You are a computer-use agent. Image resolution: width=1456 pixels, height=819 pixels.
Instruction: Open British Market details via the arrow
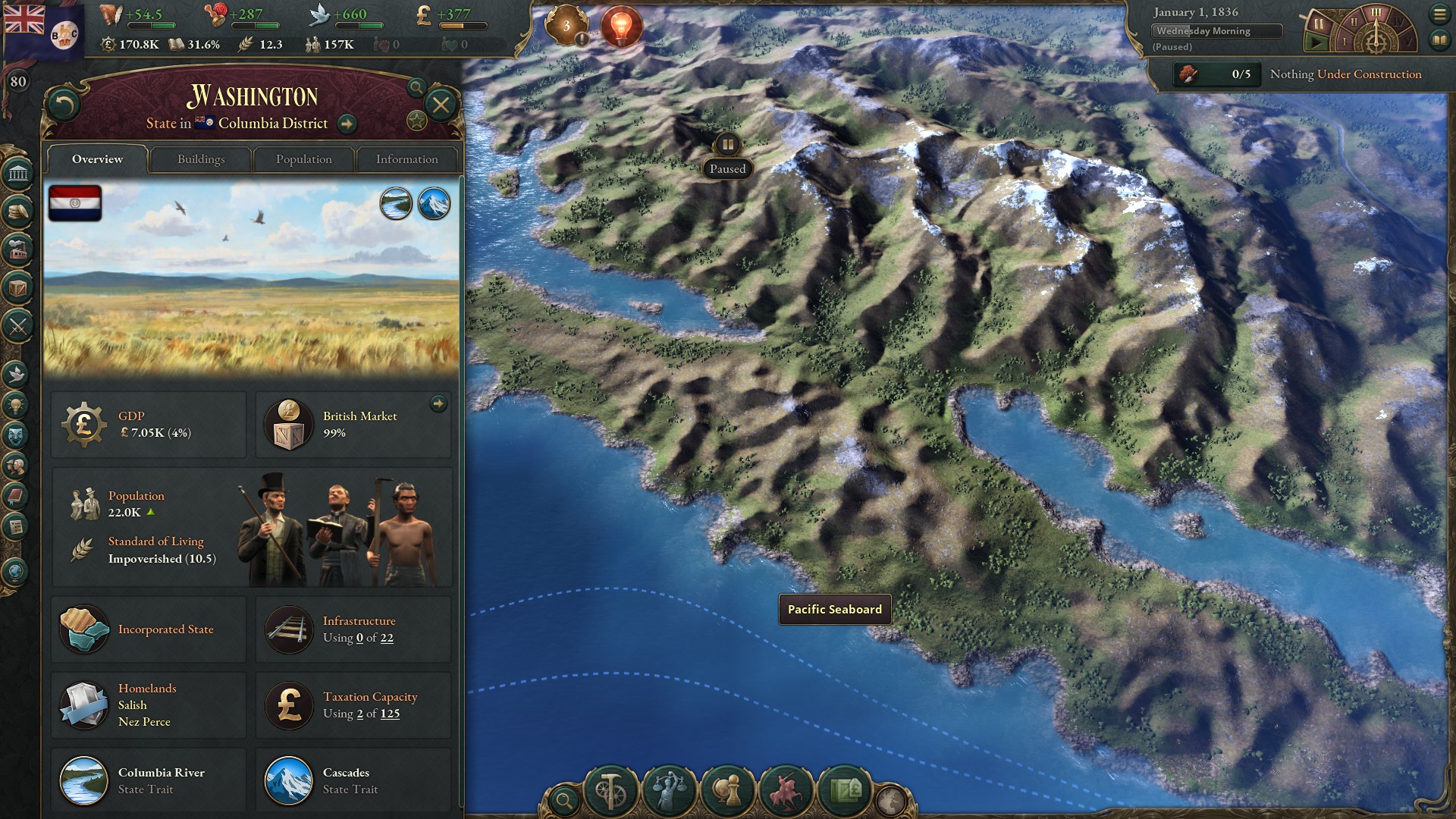pos(438,404)
